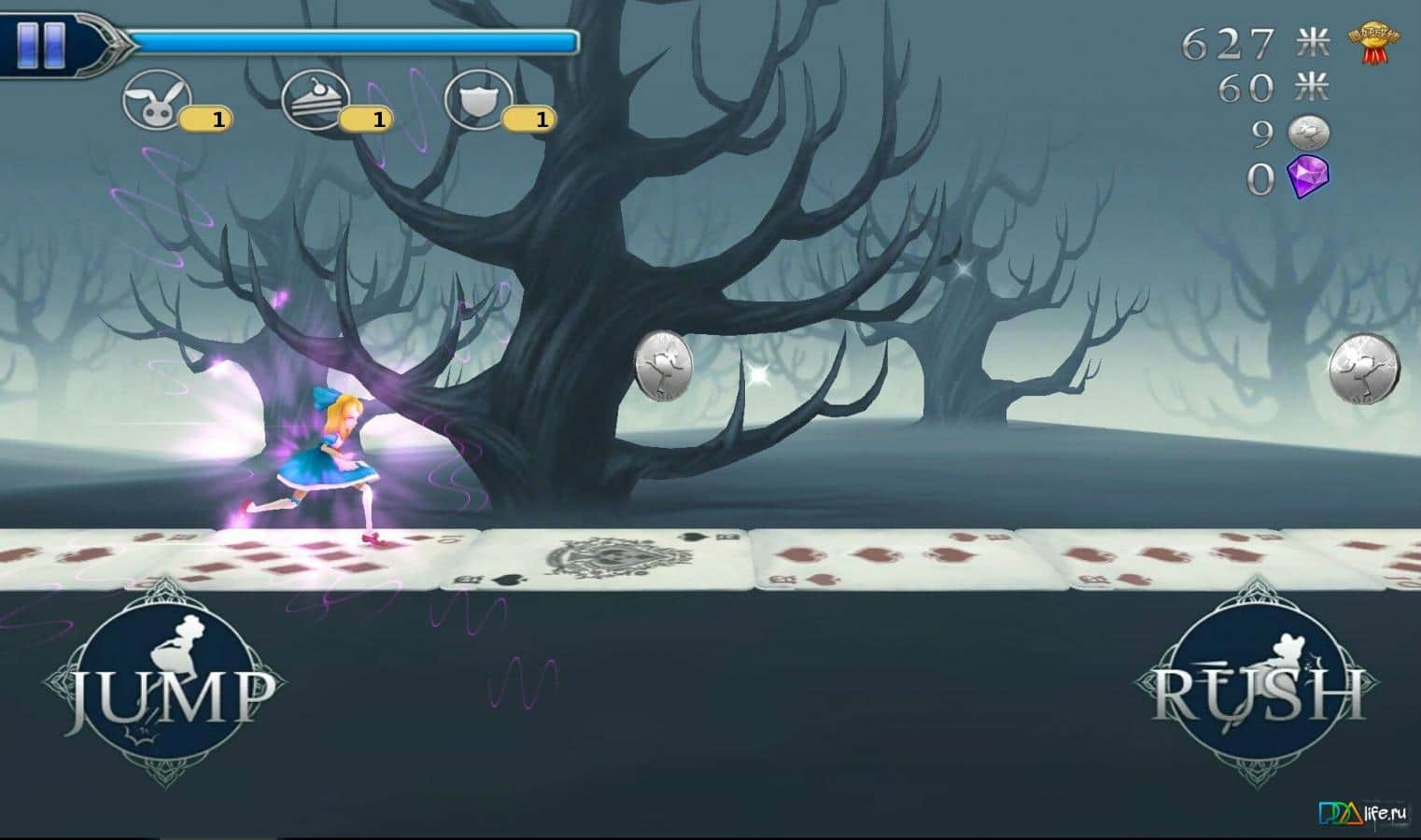Toggle the cake power-up count badge
This screenshot has height=840, width=1421.
pos(368,119)
